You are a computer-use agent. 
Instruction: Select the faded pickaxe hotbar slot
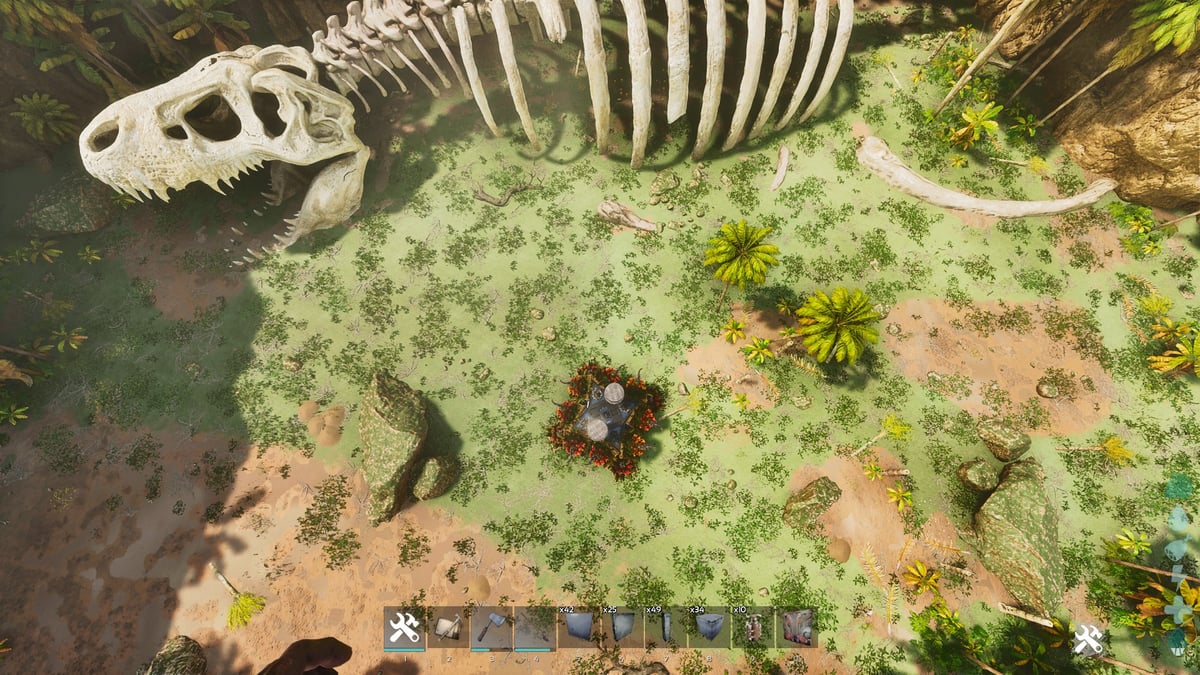535,628
